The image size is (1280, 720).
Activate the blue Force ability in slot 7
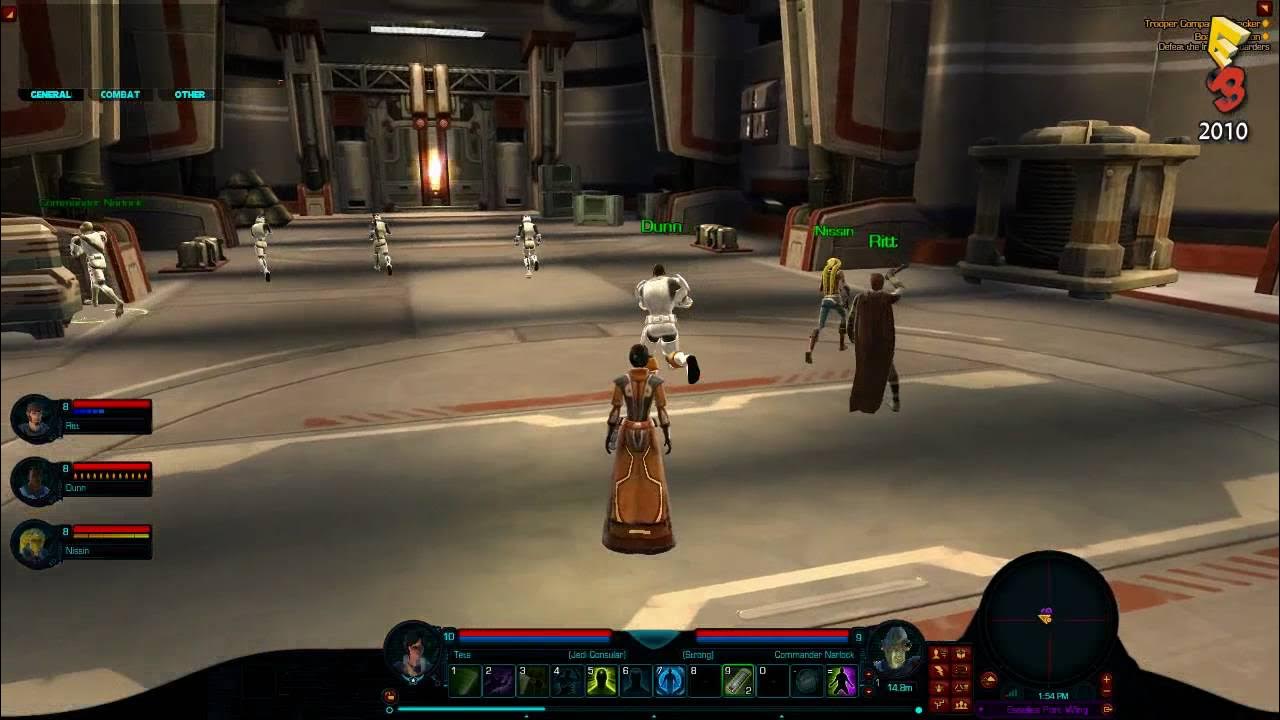pos(668,680)
